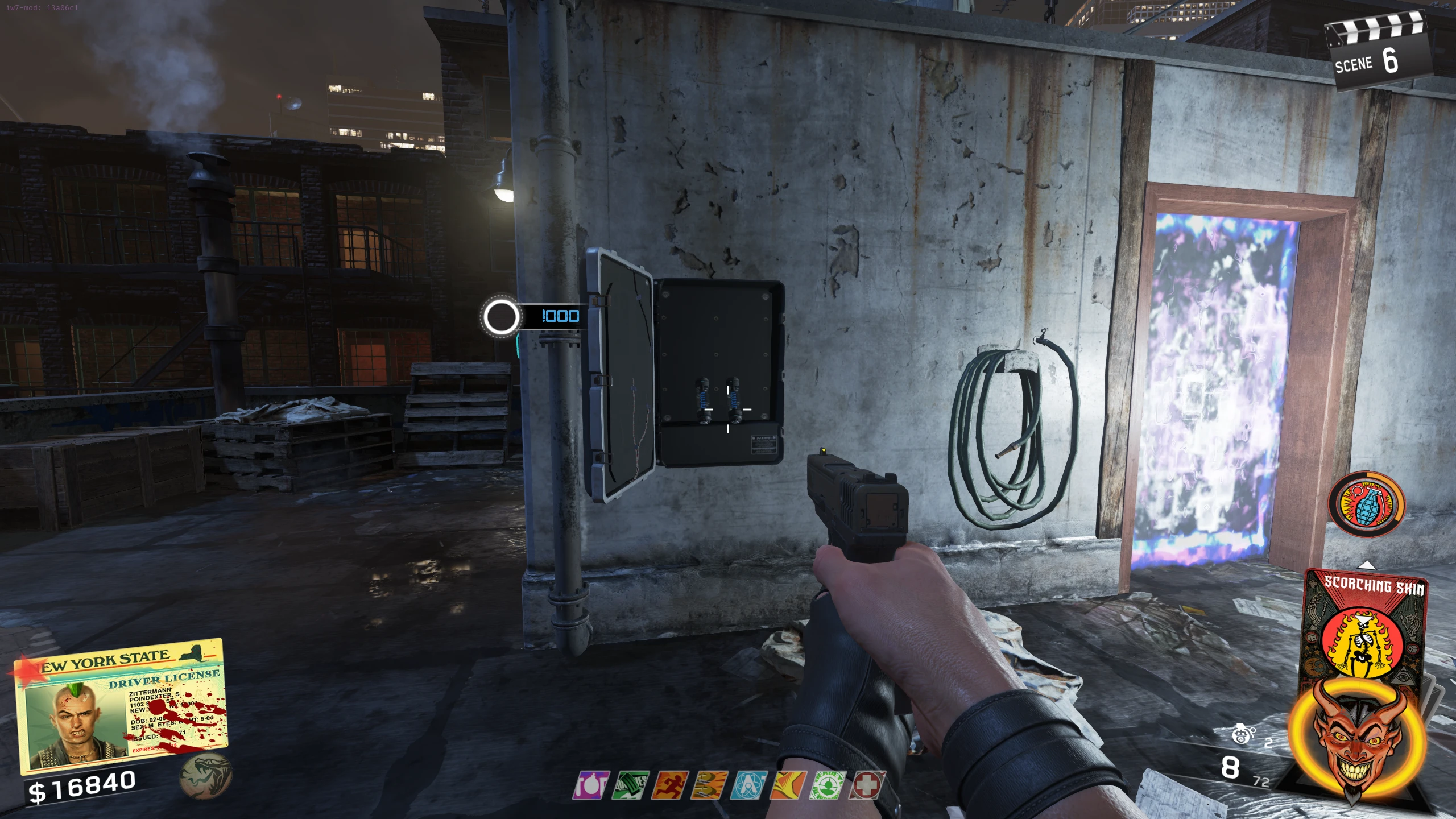Click the blue atom perk icon

pos(749,785)
